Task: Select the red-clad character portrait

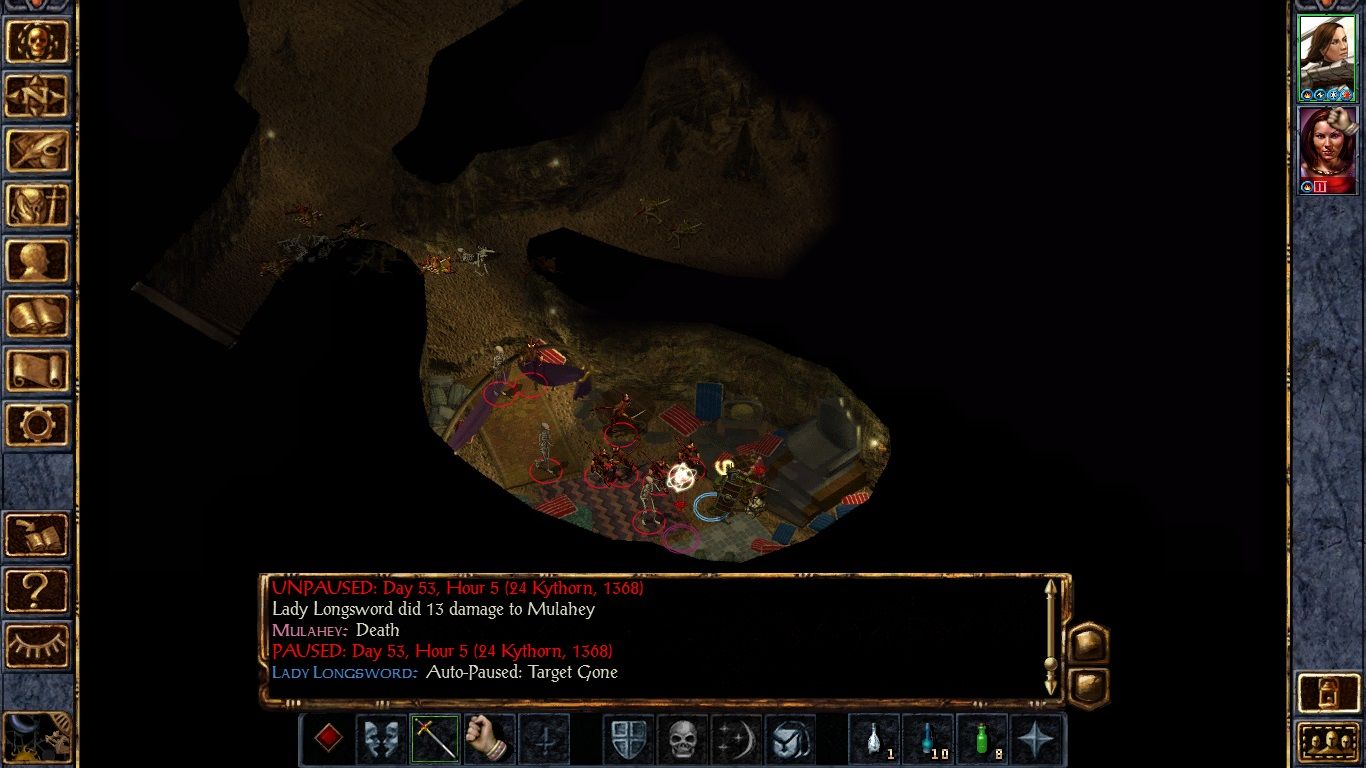Action: tap(1326, 150)
